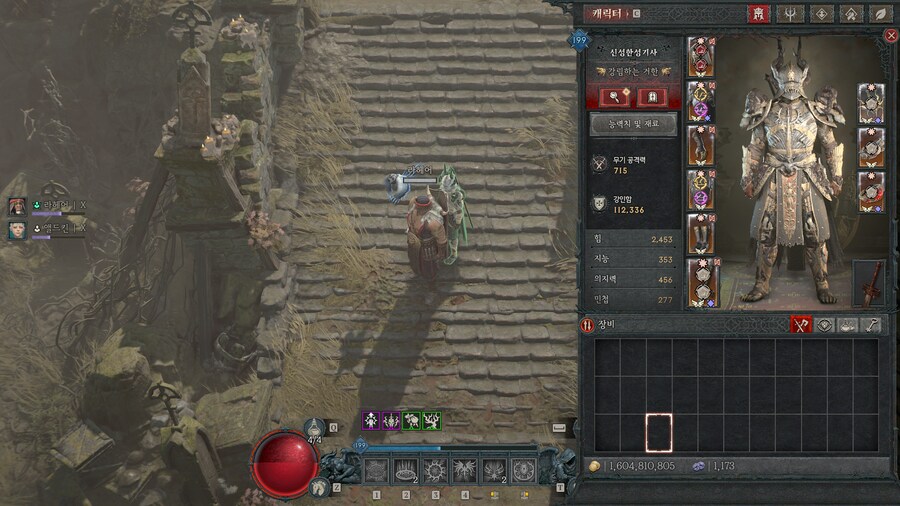This screenshot has width=900, height=506.
Task: Click the magnifier inspect button under the title
Action: (x=613, y=96)
